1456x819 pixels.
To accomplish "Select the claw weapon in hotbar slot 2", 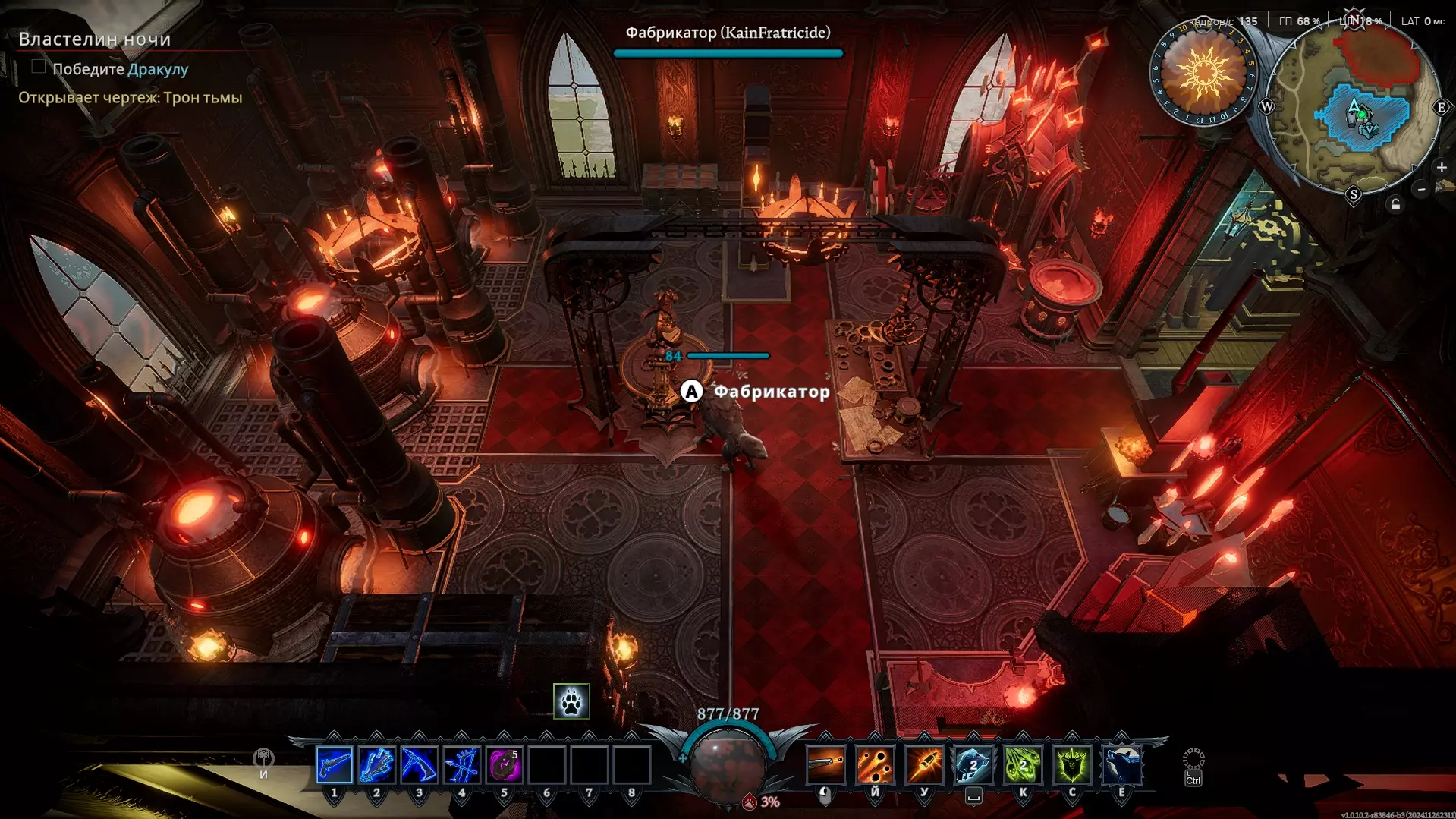I will point(376,764).
